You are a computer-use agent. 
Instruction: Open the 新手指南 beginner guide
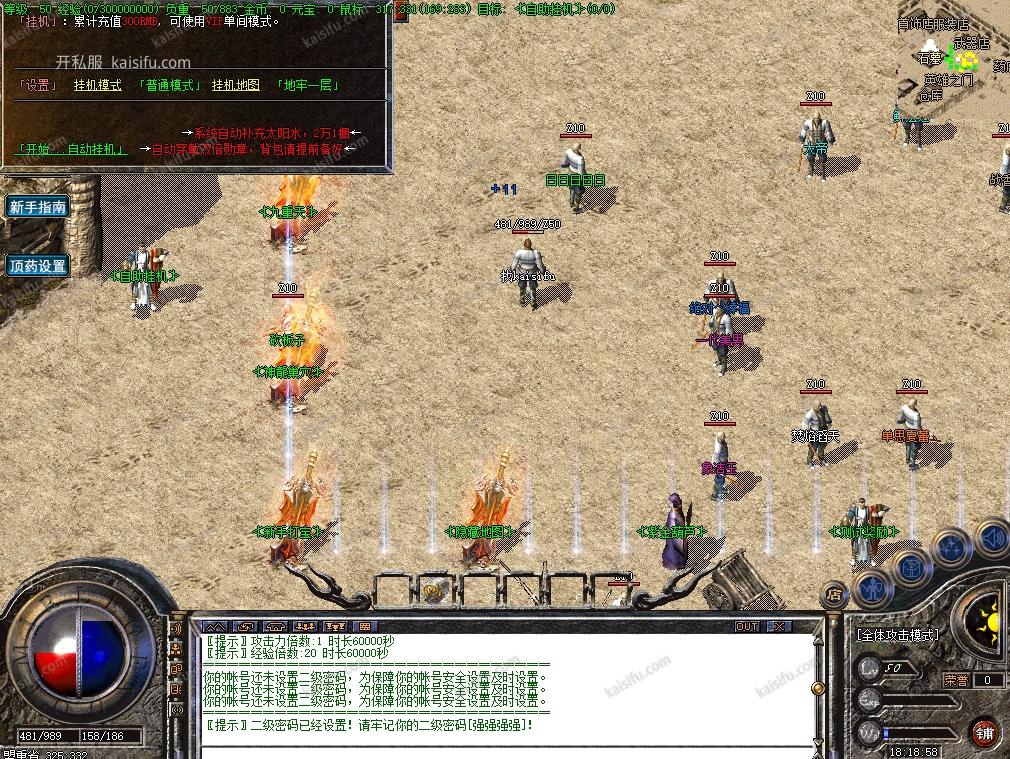pos(37,207)
